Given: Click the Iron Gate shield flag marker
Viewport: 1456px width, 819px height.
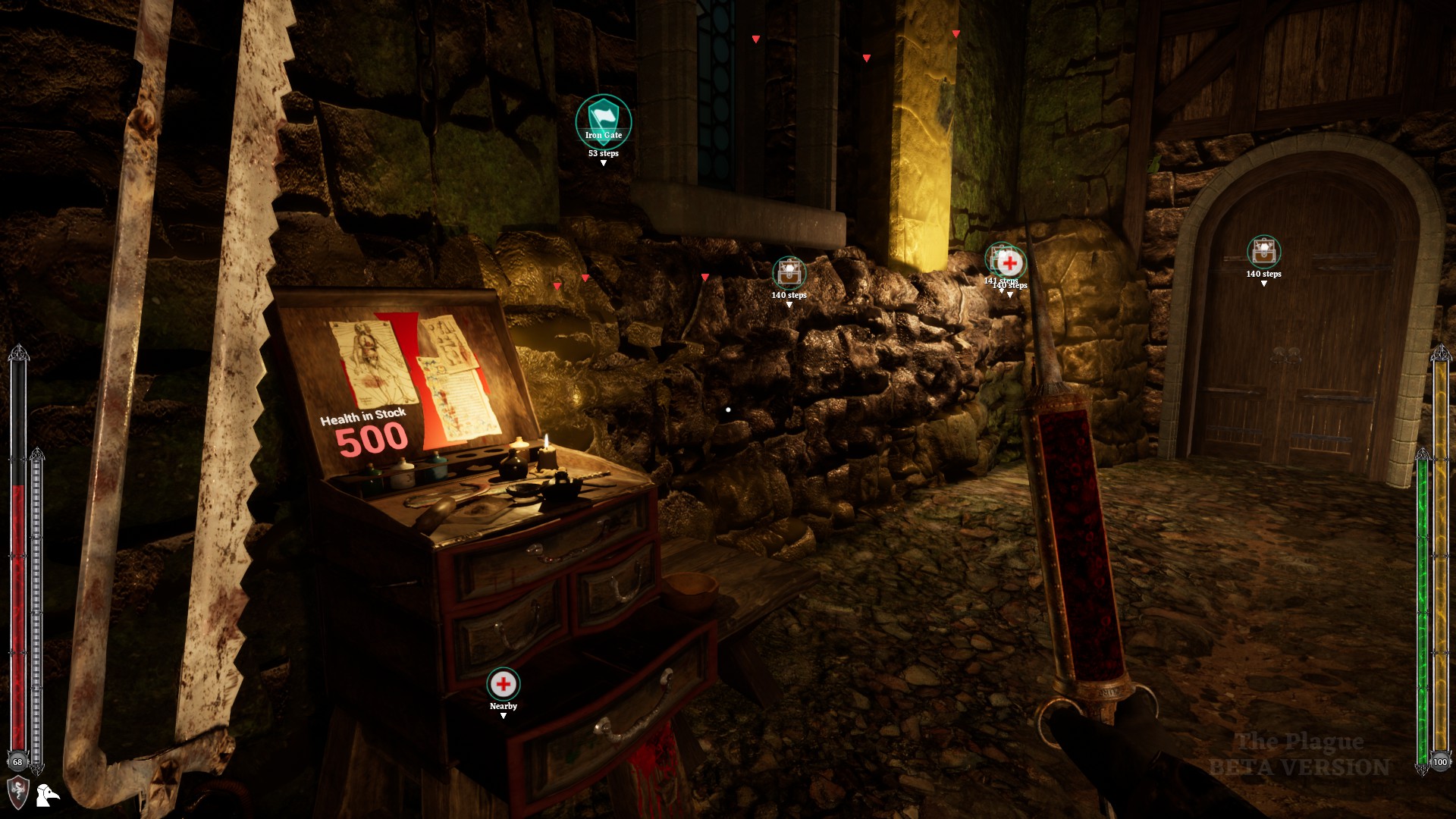Looking at the screenshot, I should [x=603, y=121].
